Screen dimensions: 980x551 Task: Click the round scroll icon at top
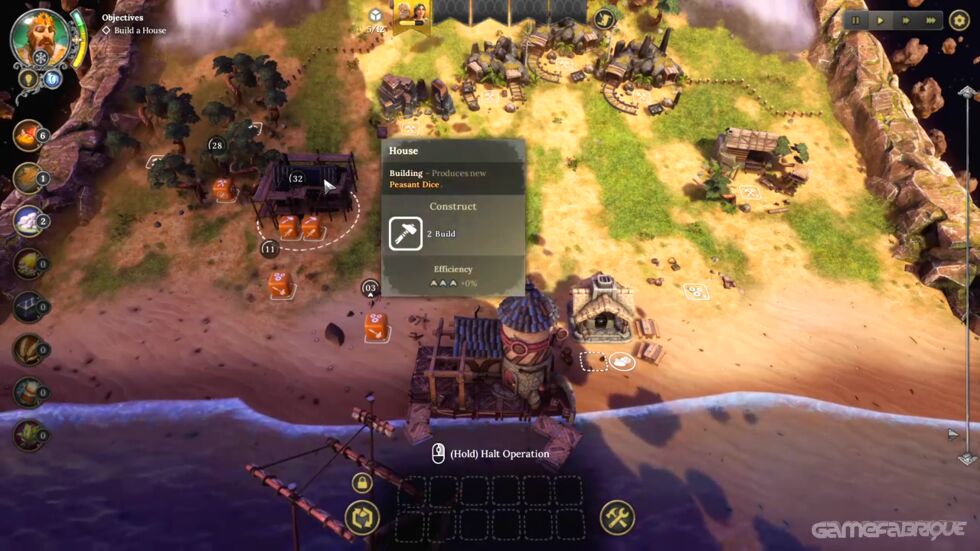click(603, 18)
